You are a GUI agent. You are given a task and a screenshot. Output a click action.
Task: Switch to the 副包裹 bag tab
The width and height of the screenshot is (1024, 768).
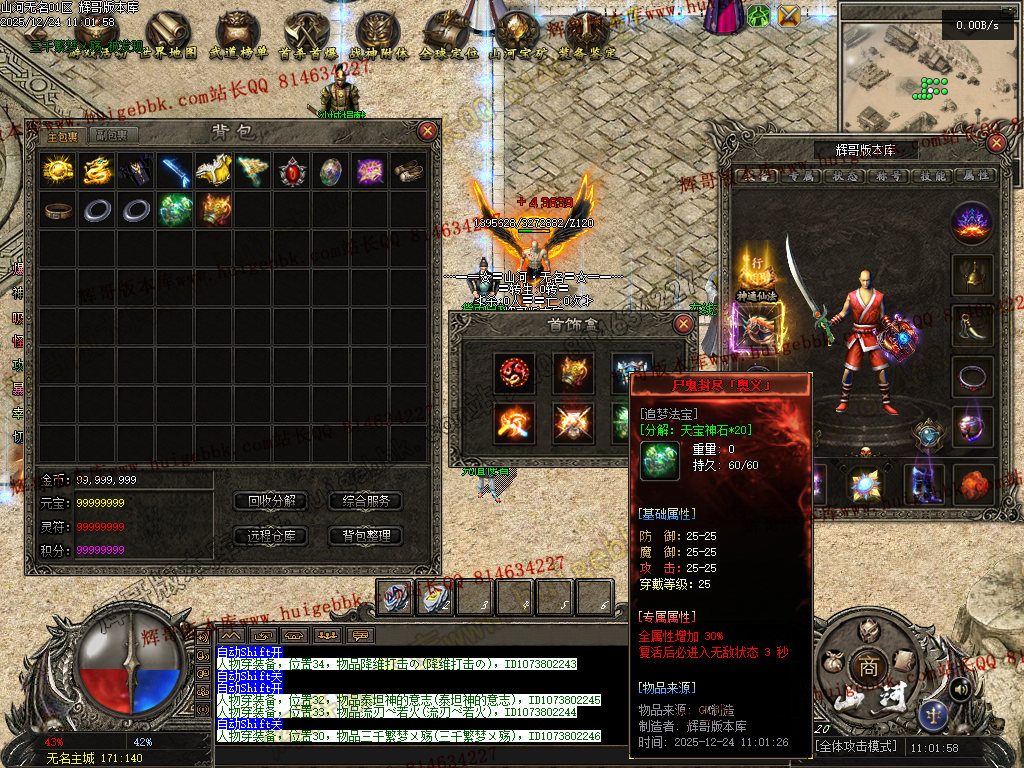(110, 135)
